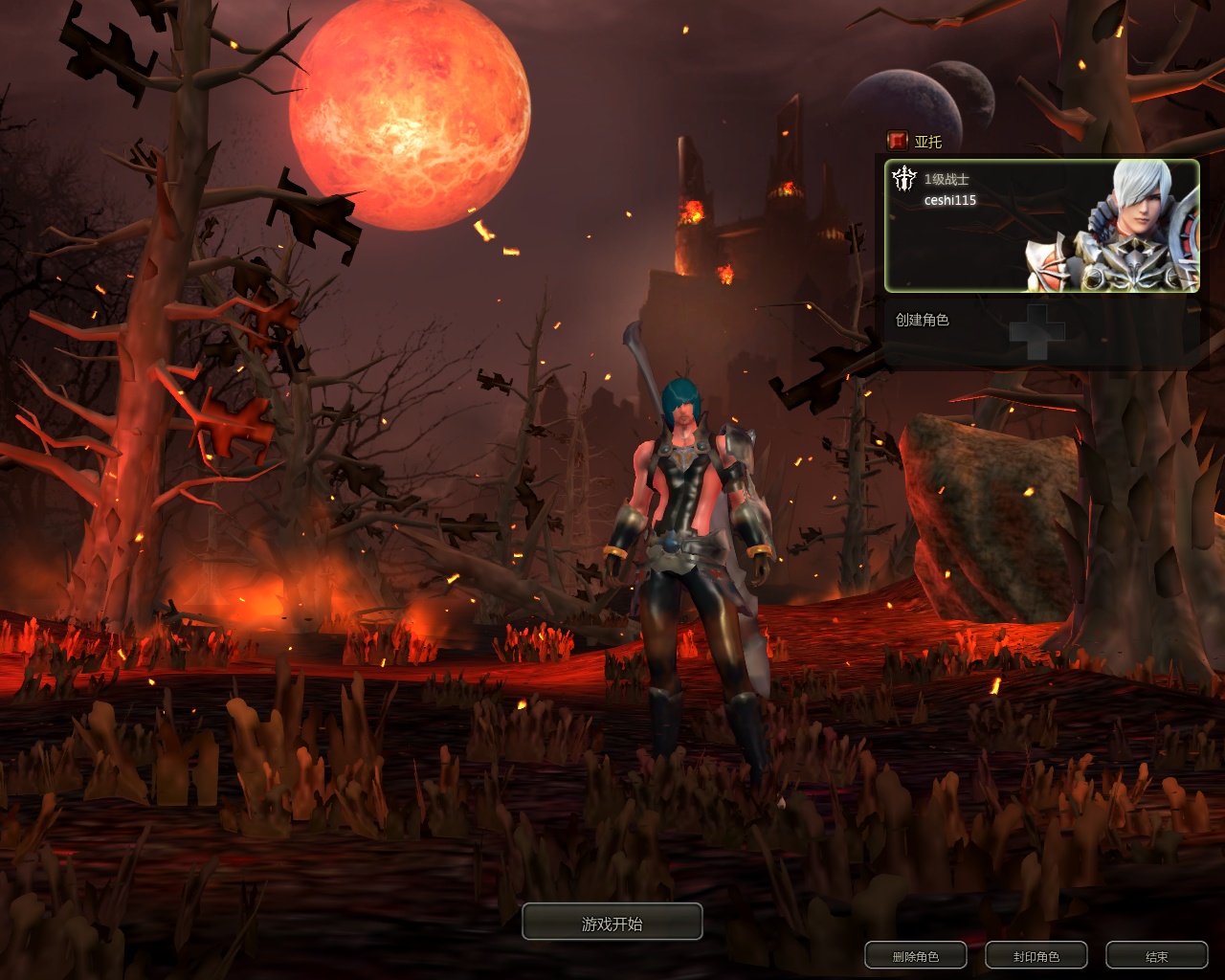Create a new character with 创建角色 slot

pos(1039,331)
